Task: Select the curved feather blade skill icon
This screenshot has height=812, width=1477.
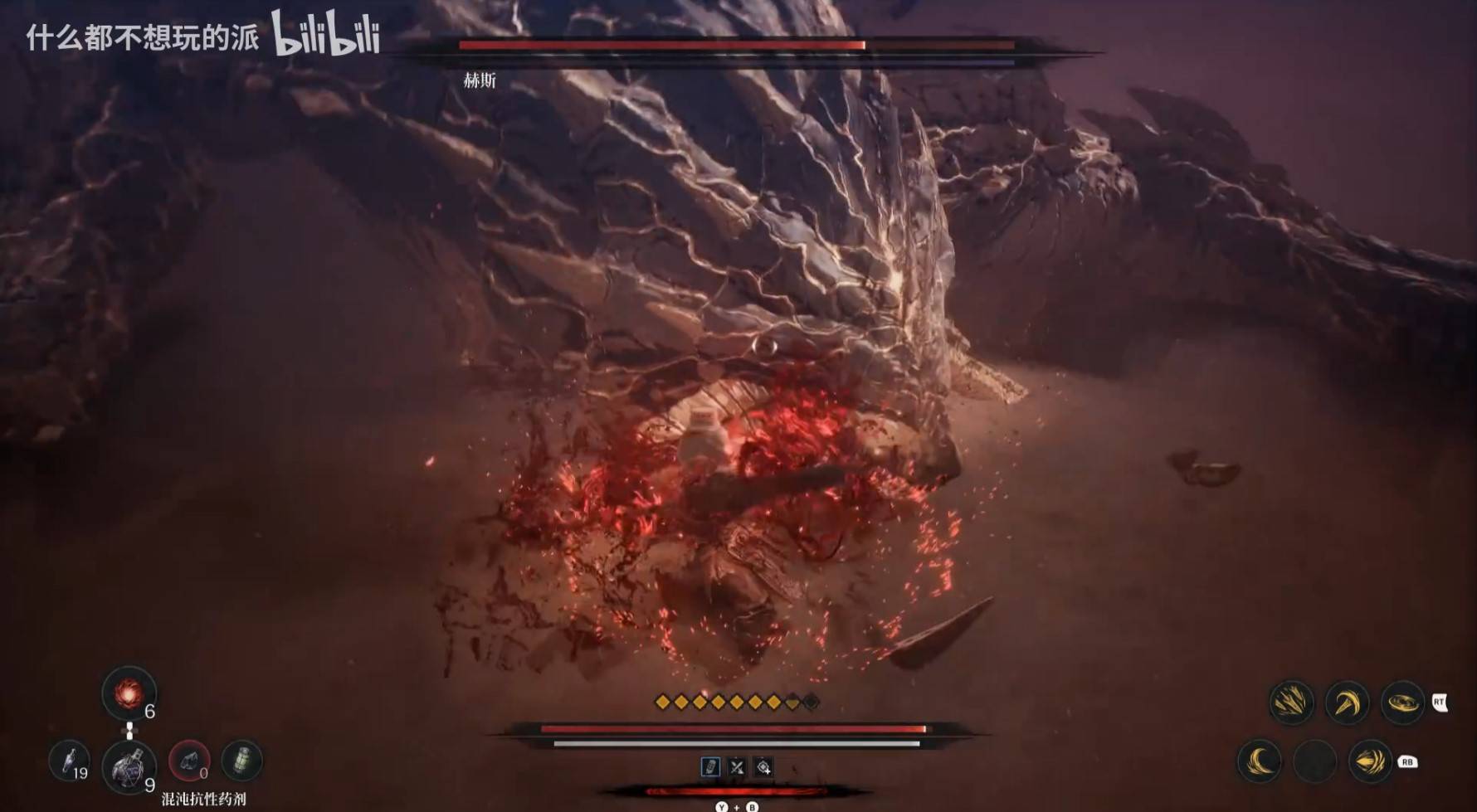Action: point(1348,701)
